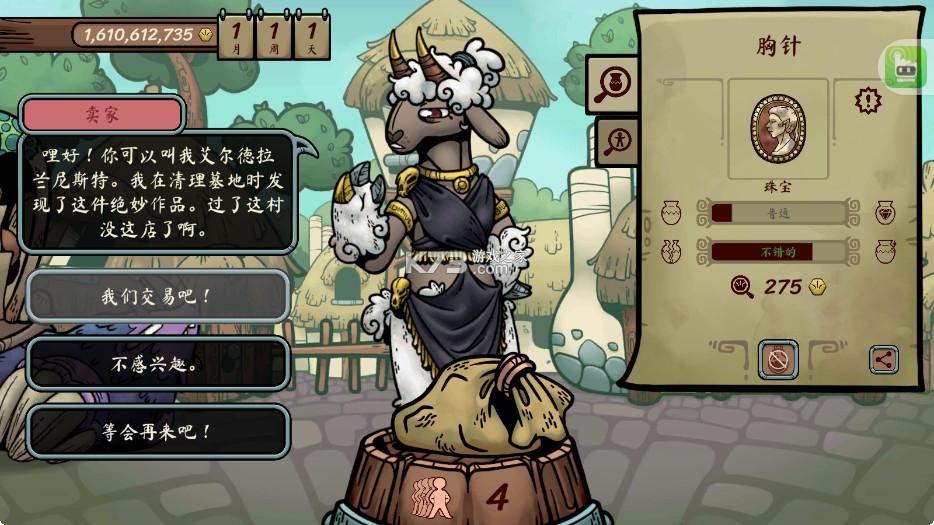Tap the exclamation mark badge on item panel

point(868,100)
